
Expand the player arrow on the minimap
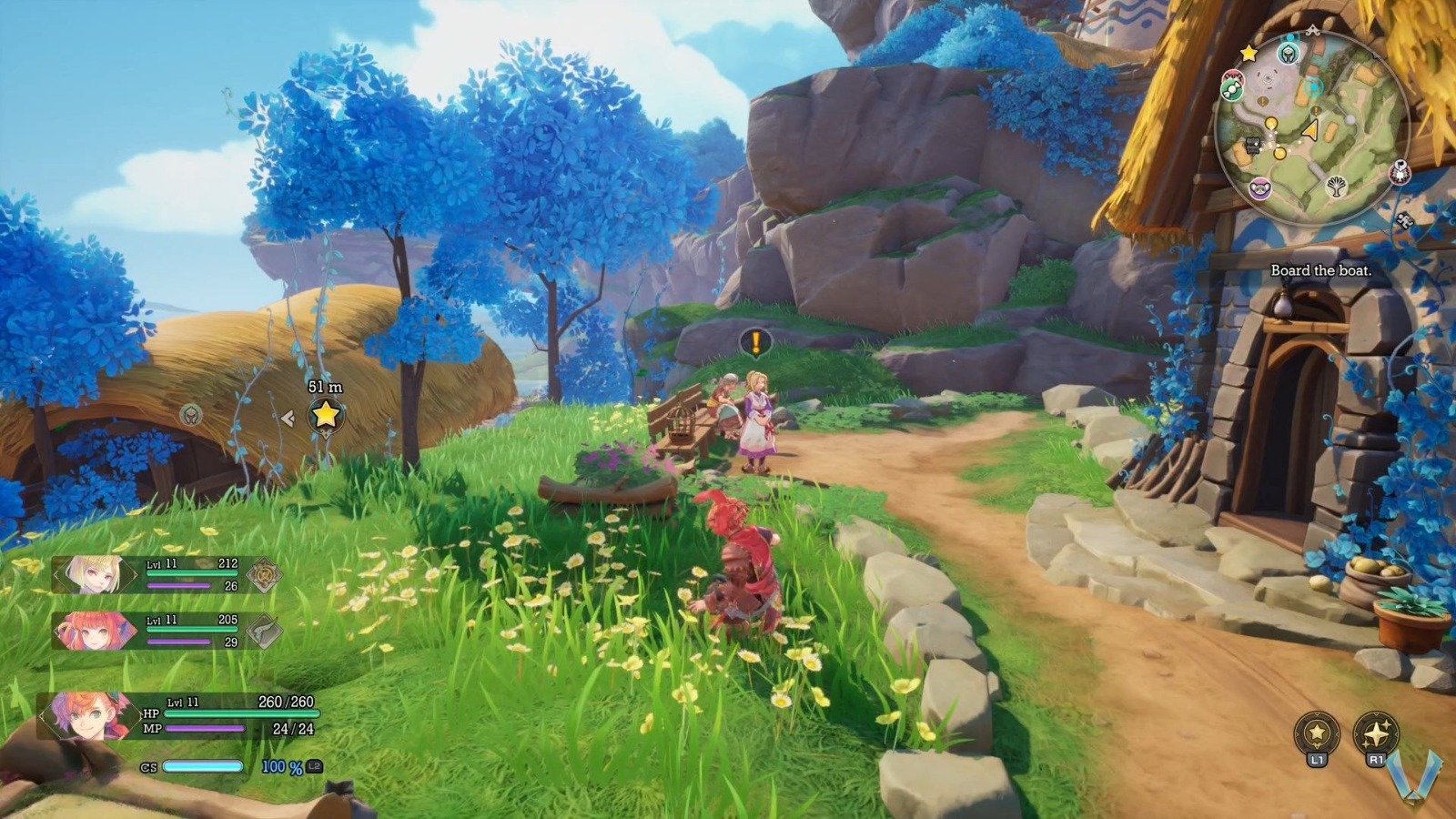[x=1311, y=129]
